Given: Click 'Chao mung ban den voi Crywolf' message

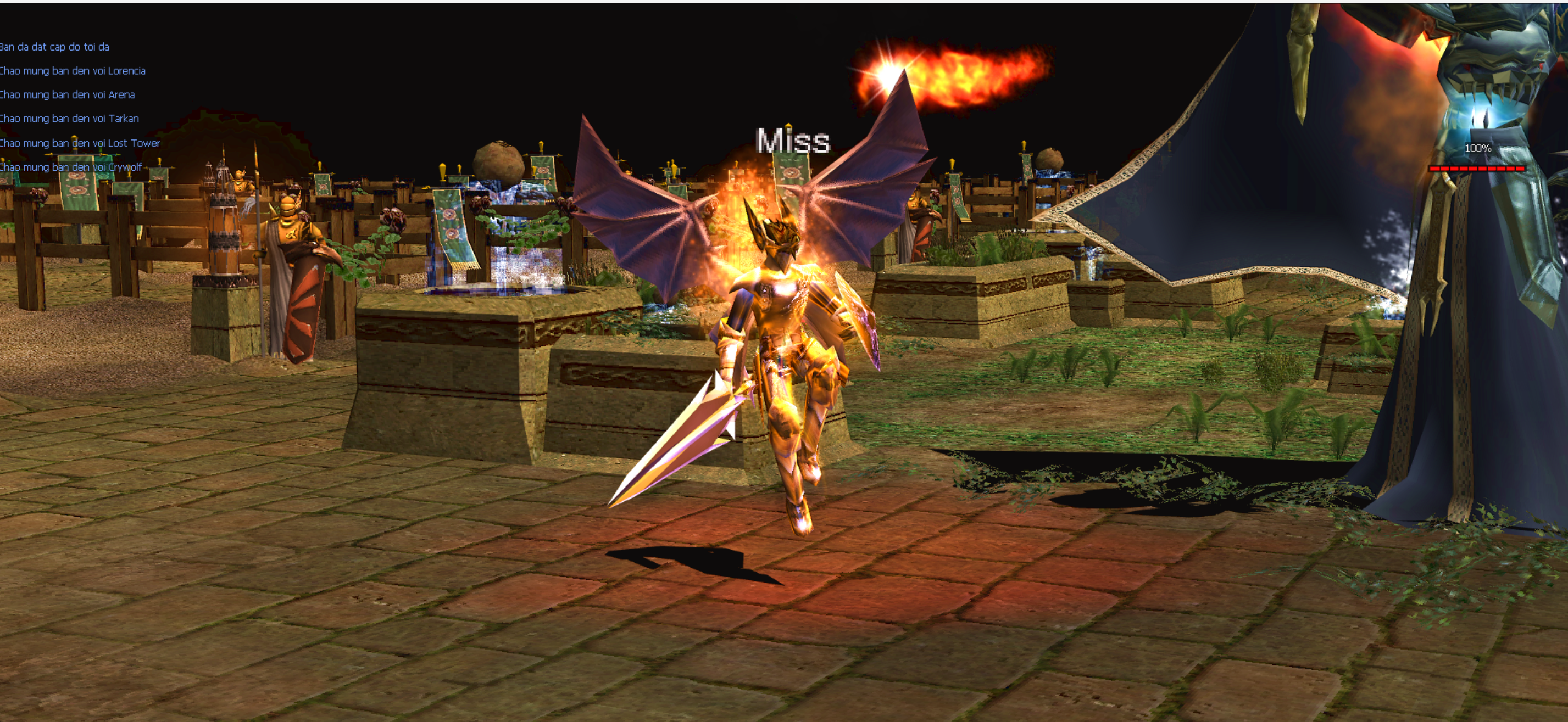Looking at the screenshot, I should point(70,167).
